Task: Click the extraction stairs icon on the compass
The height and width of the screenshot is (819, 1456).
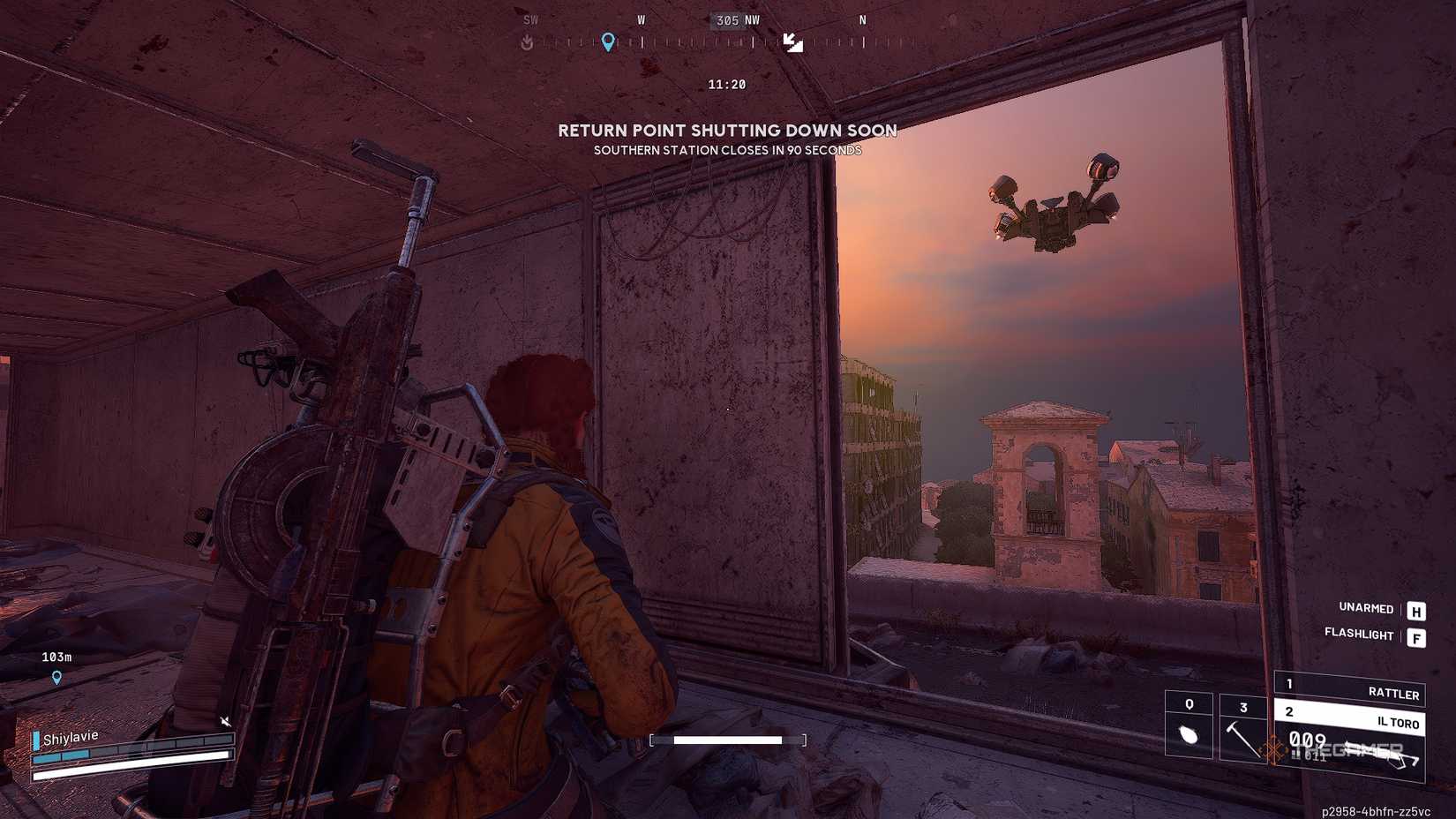Action: (793, 42)
